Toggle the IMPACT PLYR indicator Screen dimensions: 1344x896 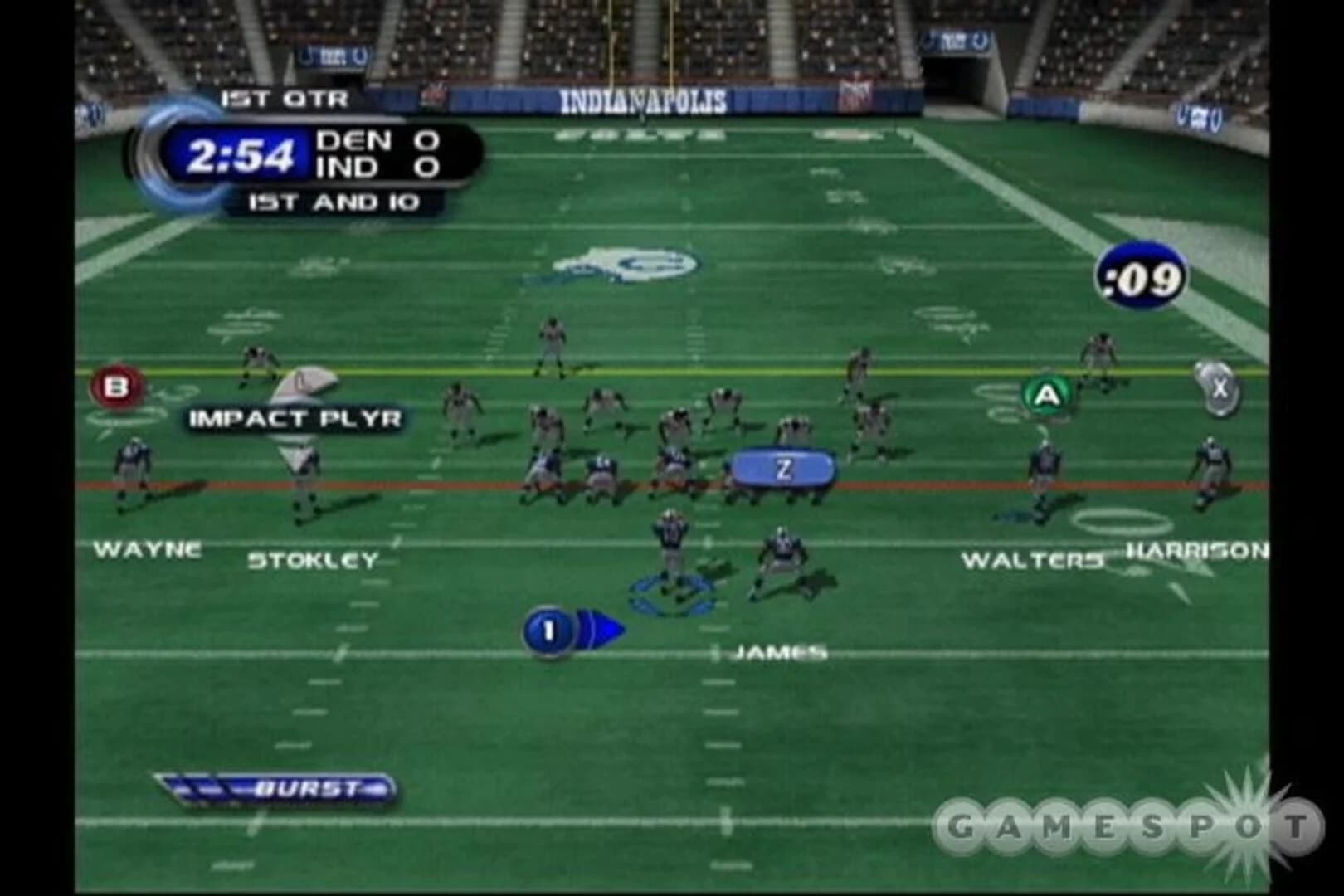pyautogui.click(x=295, y=418)
